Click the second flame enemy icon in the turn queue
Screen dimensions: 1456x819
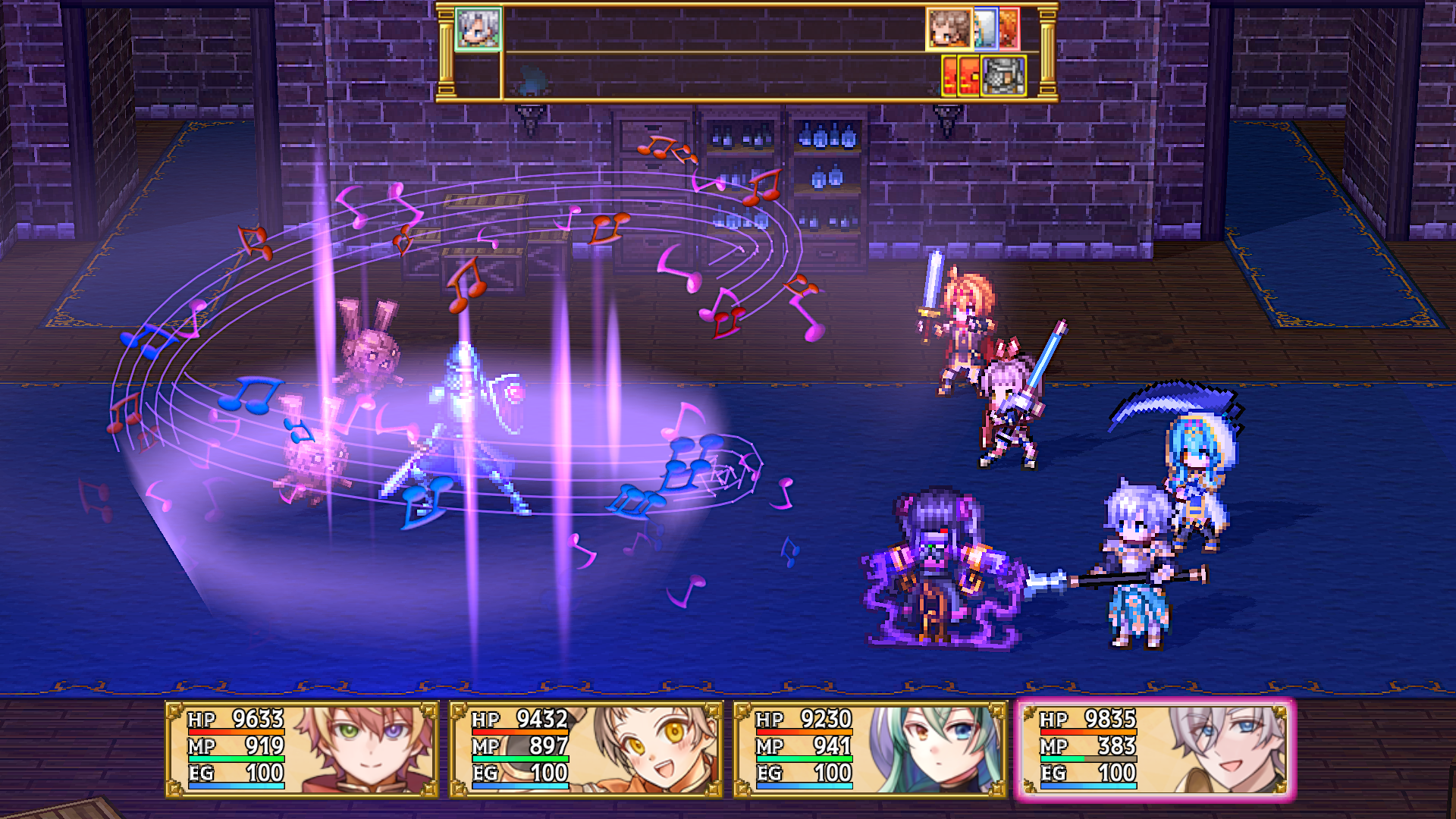pyautogui.click(x=968, y=76)
